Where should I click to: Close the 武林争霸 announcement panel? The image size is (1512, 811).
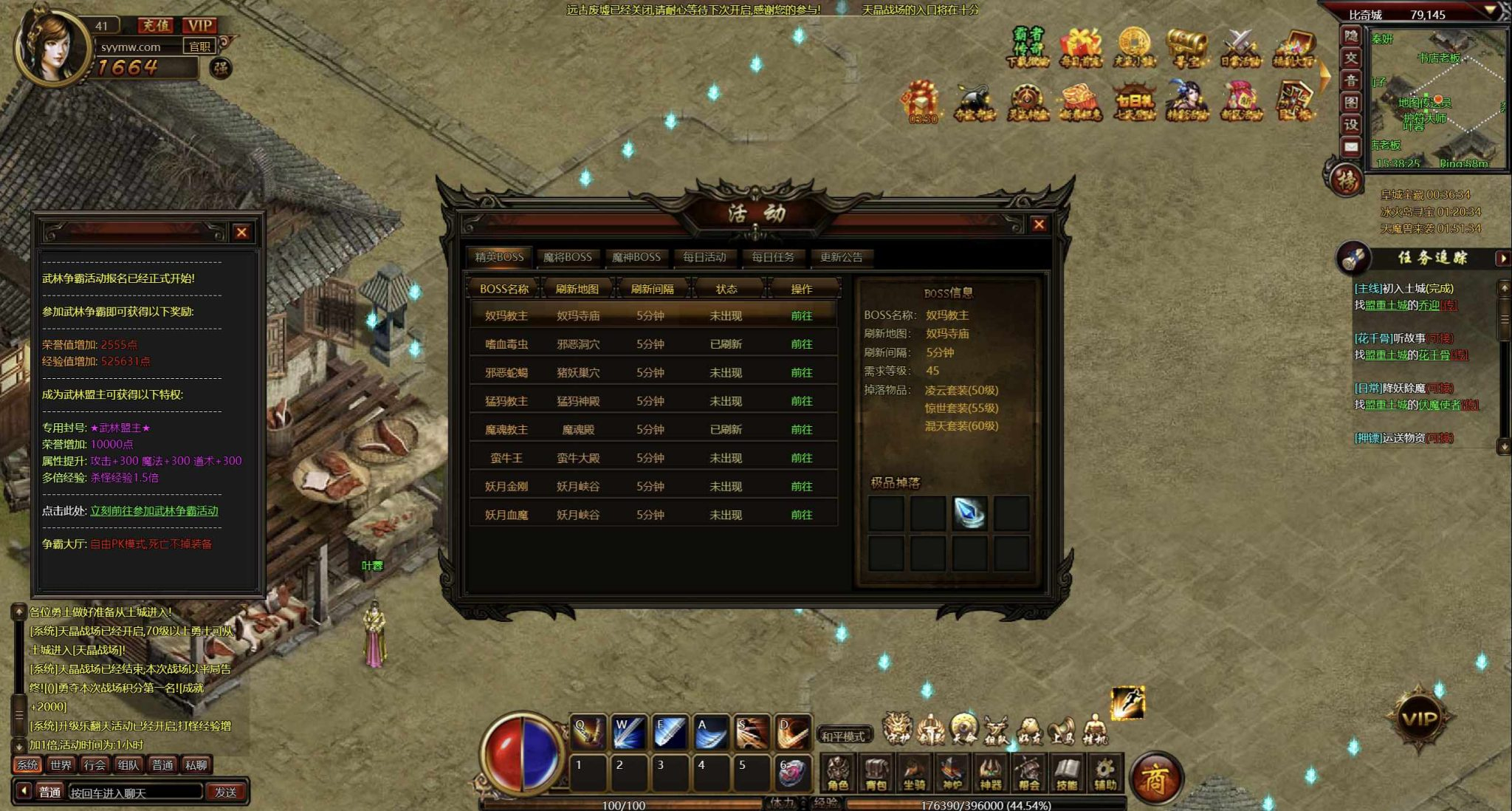point(241,233)
